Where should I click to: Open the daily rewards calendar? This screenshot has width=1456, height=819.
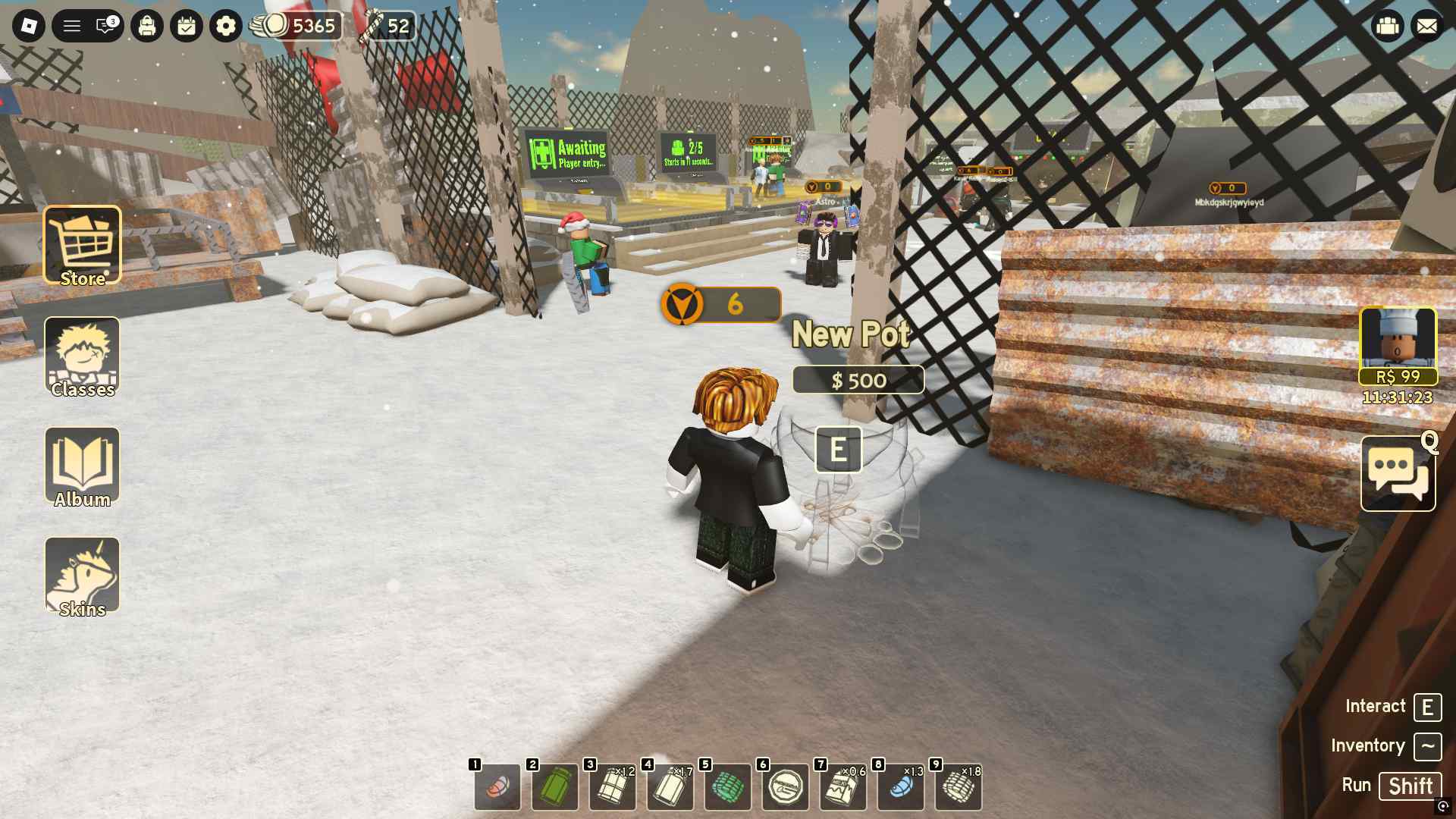(x=187, y=26)
